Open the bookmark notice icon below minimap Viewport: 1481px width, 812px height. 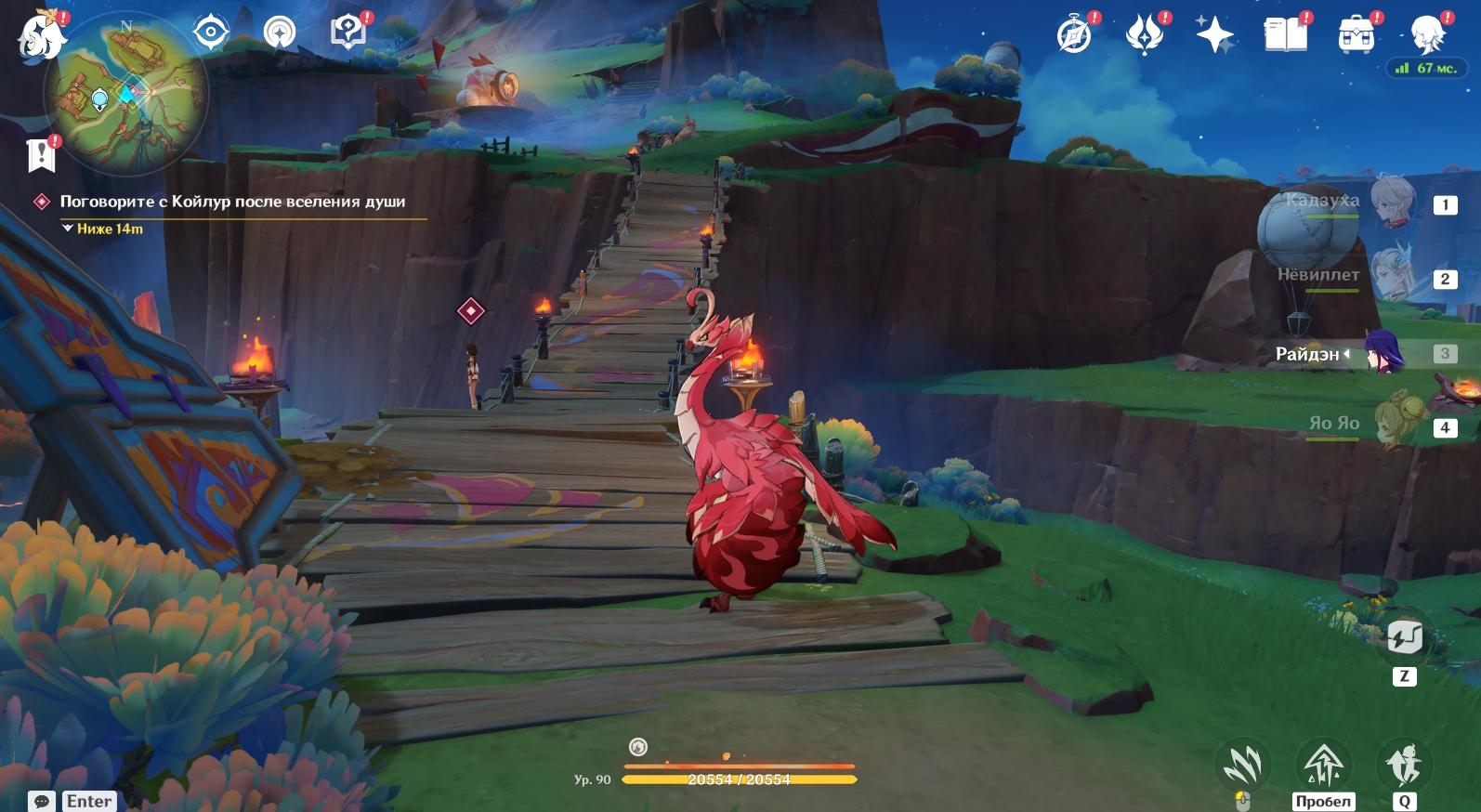(42, 155)
